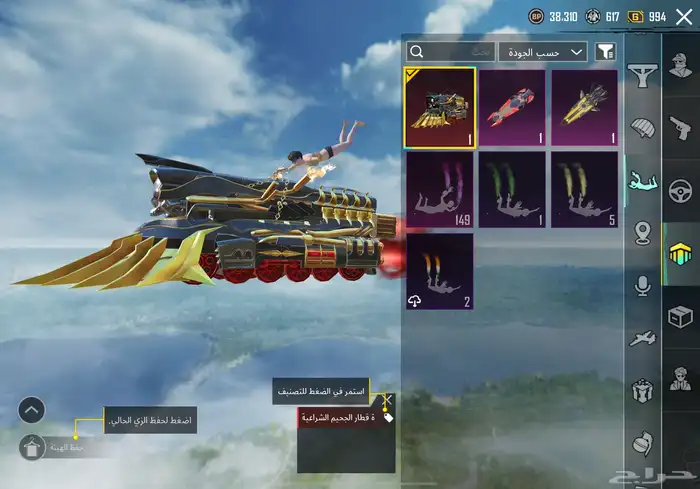Expand the up-arrow circle button
This screenshot has height=489, width=700.
pos(31,409)
